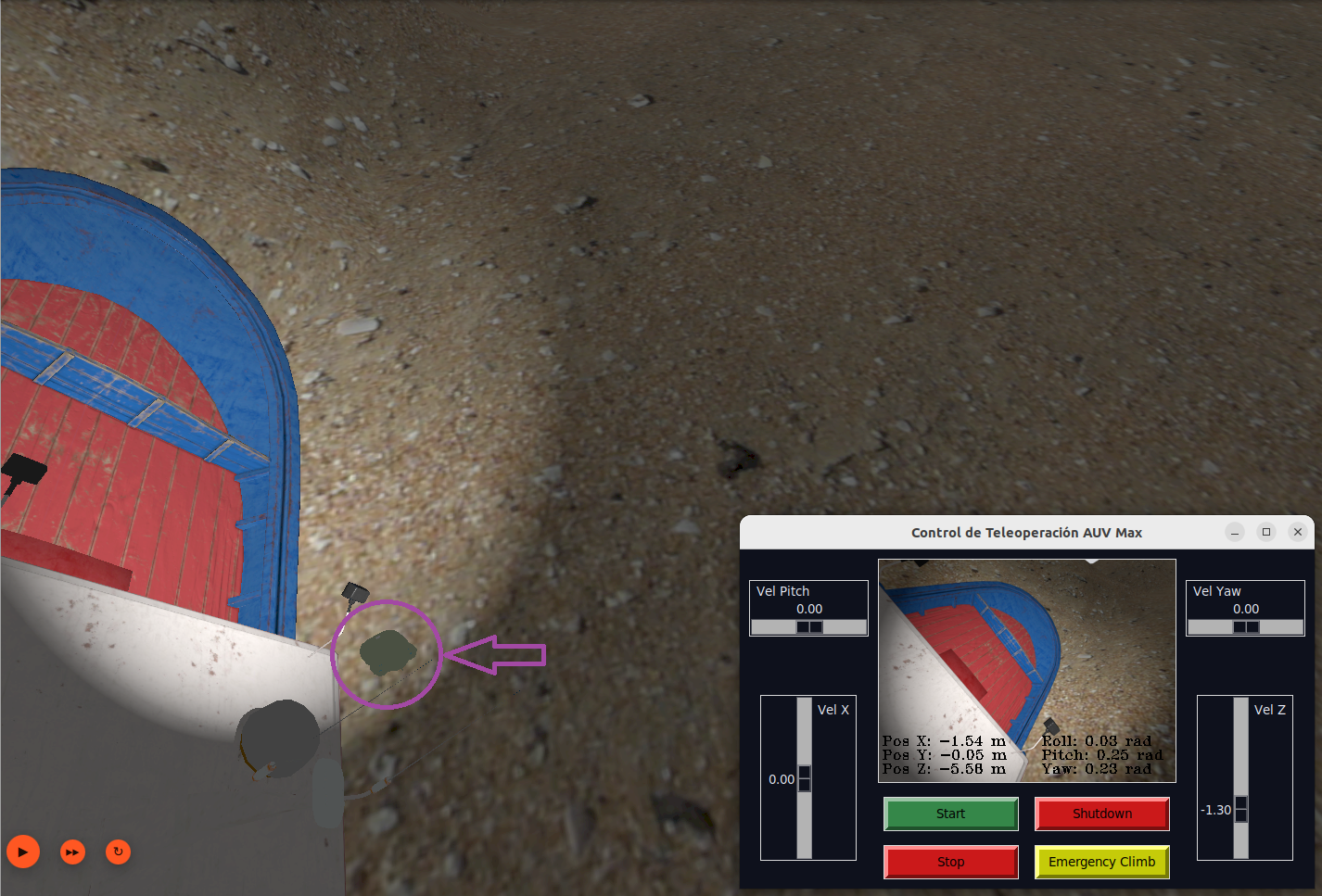Minimize the teleoperation window
Image resolution: width=1322 pixels, height=896 pixels.
(x=1234, y=532)
